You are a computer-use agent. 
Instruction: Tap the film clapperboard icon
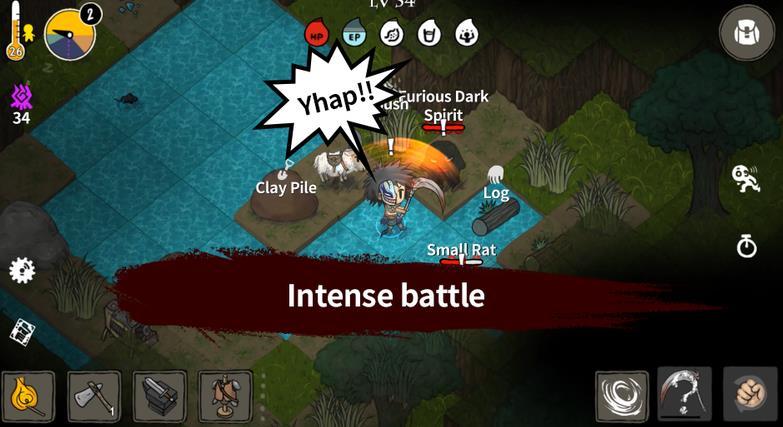pos(22,332)
